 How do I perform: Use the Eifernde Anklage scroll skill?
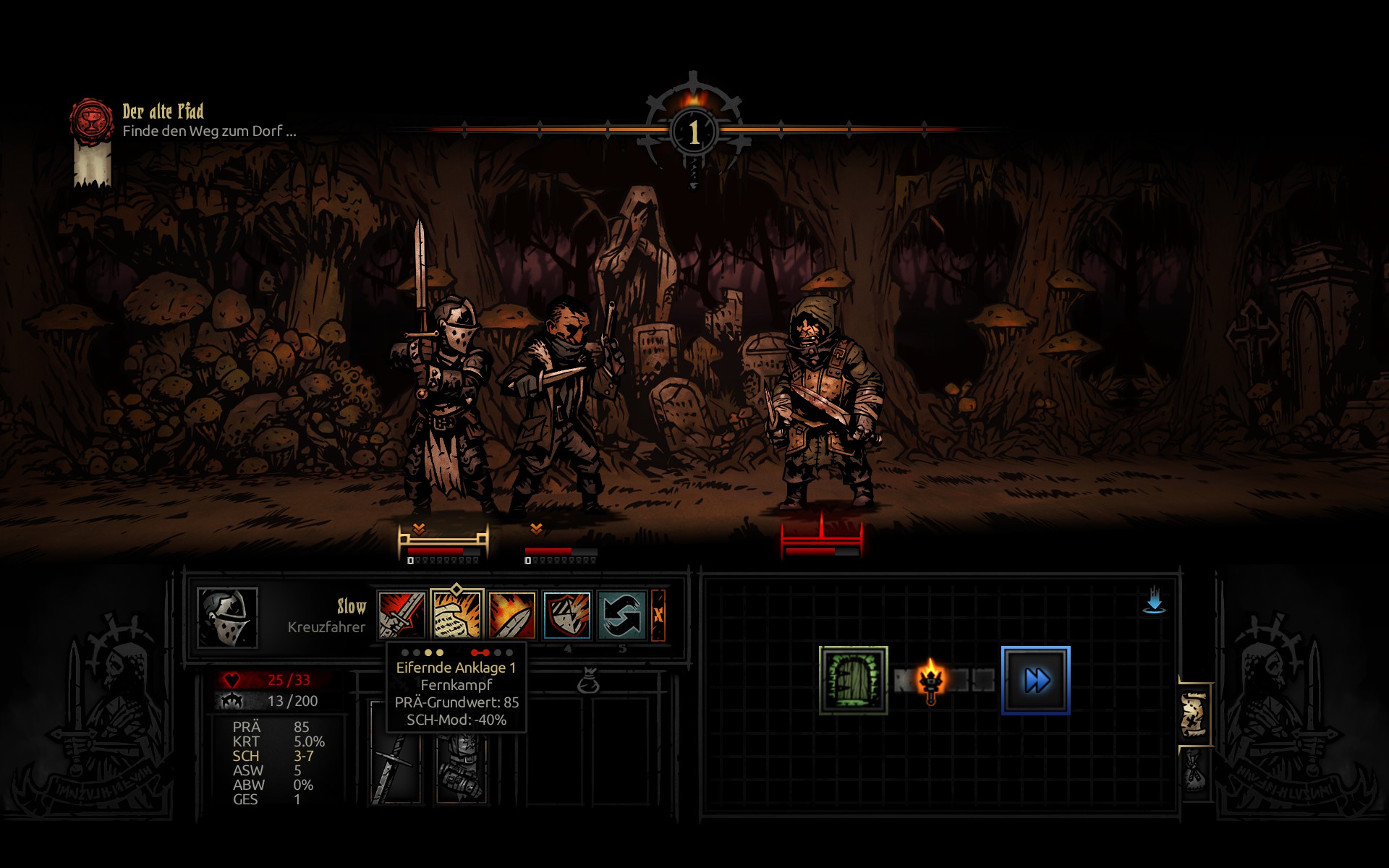(x=456, y=615)
